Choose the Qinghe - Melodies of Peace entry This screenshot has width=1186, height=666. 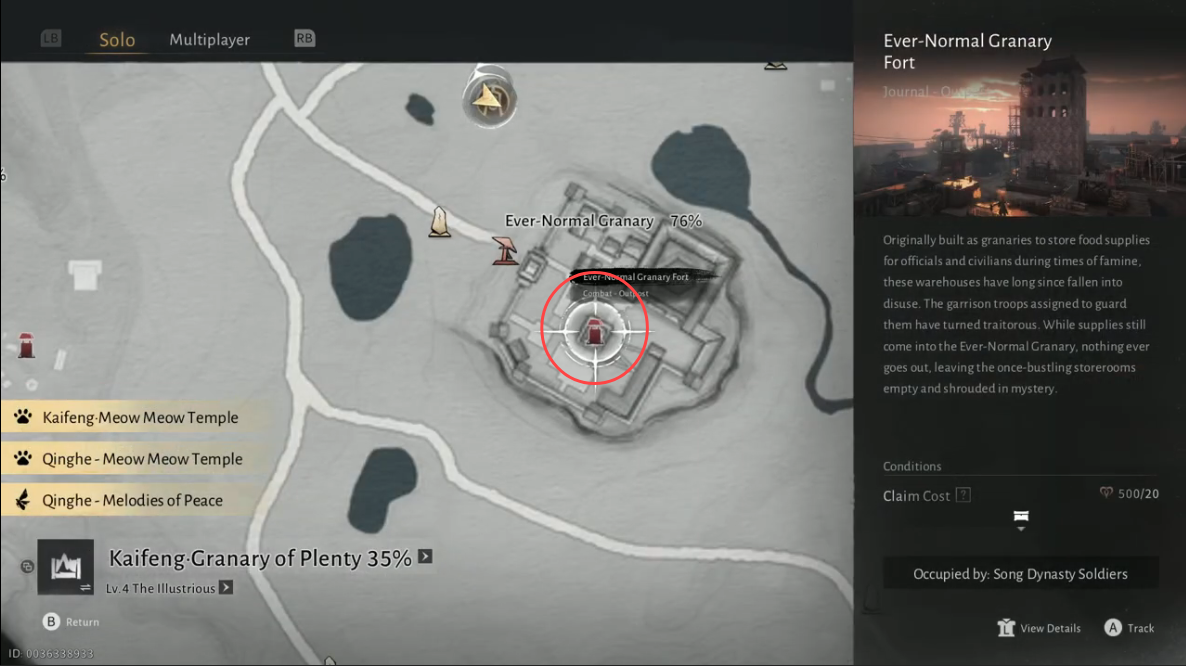tap(132, 500)
